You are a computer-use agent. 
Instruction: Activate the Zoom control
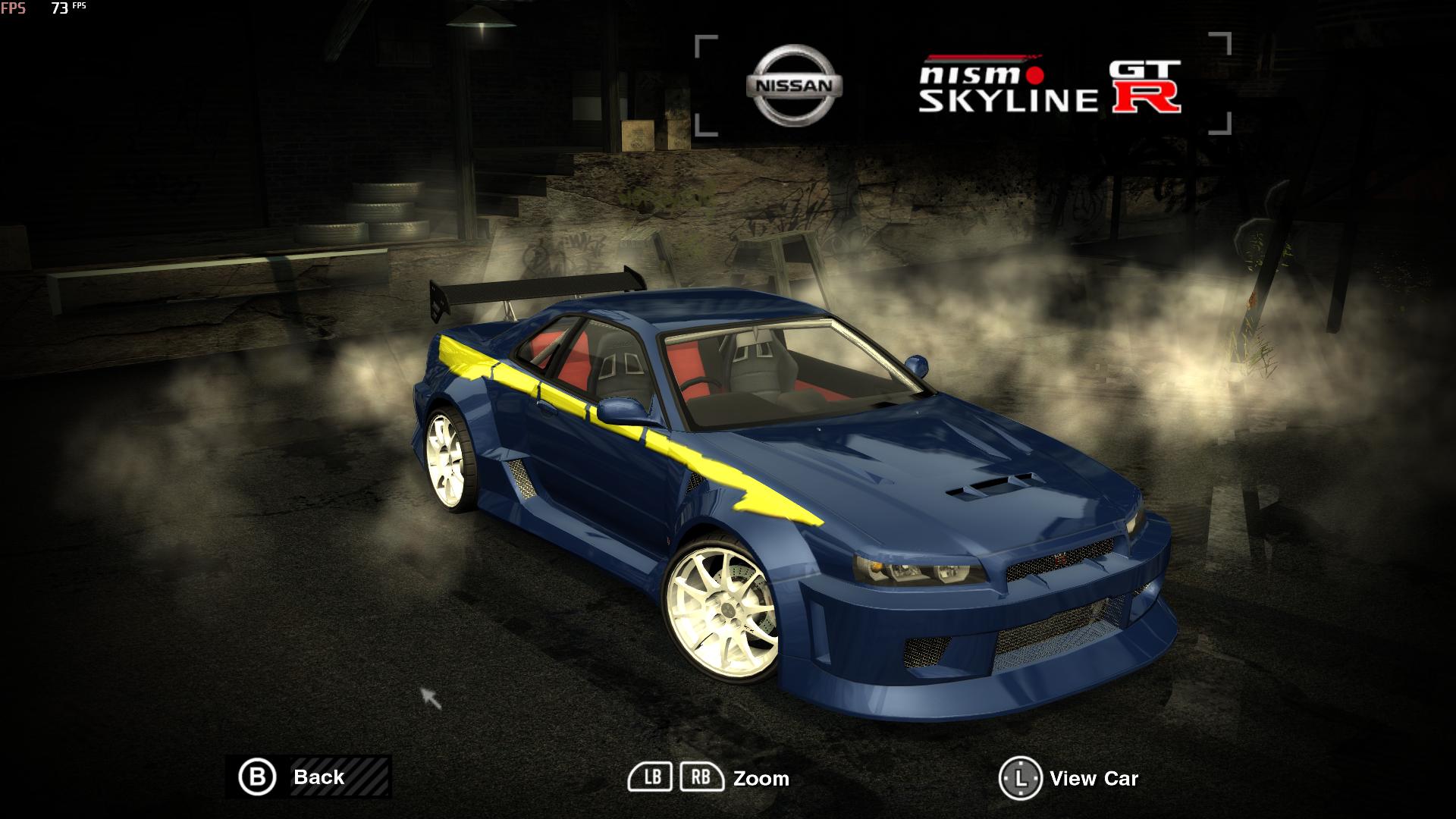(x=762, y=778)
